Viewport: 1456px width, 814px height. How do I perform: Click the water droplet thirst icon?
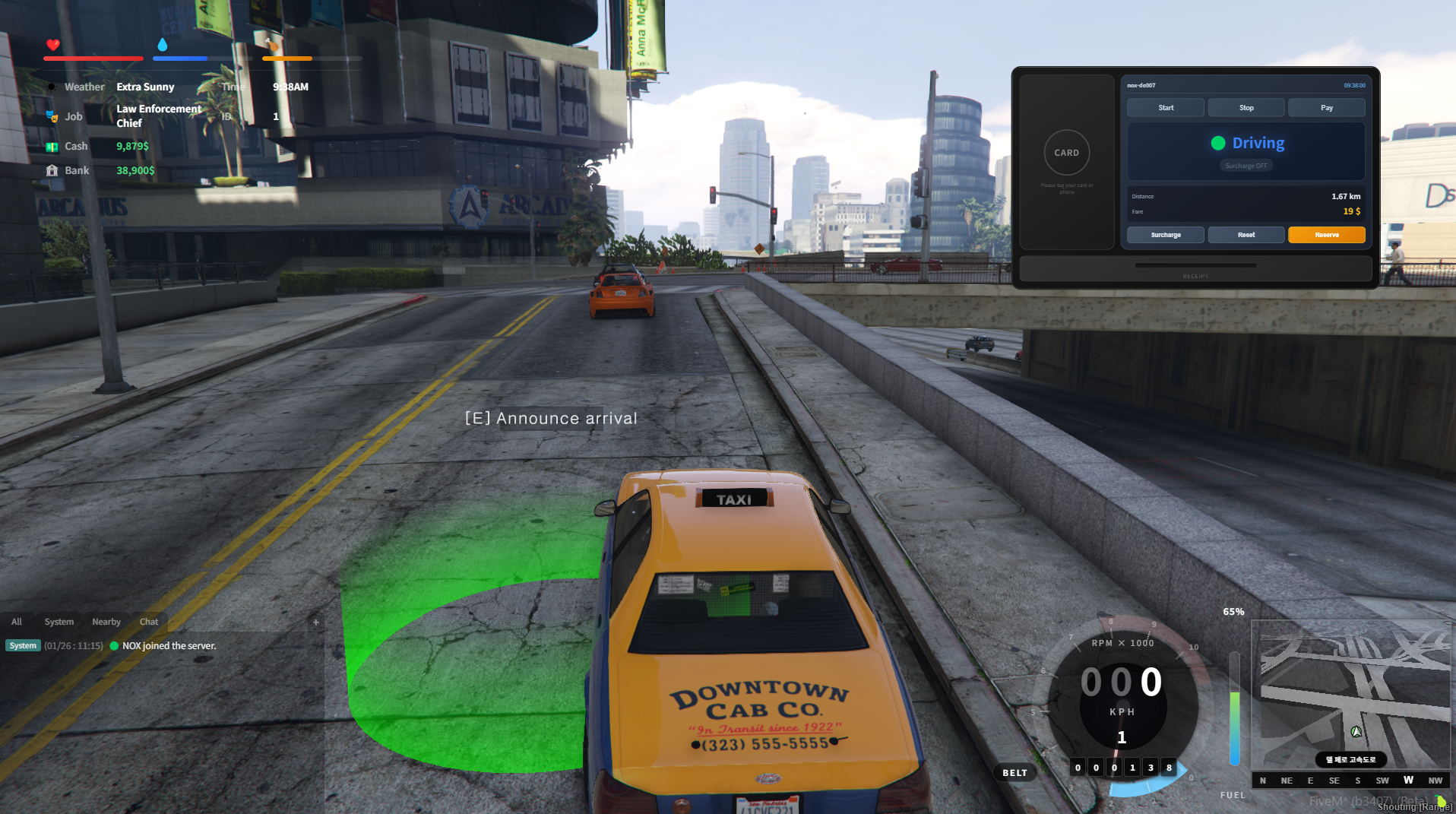(x=162, y=46)
